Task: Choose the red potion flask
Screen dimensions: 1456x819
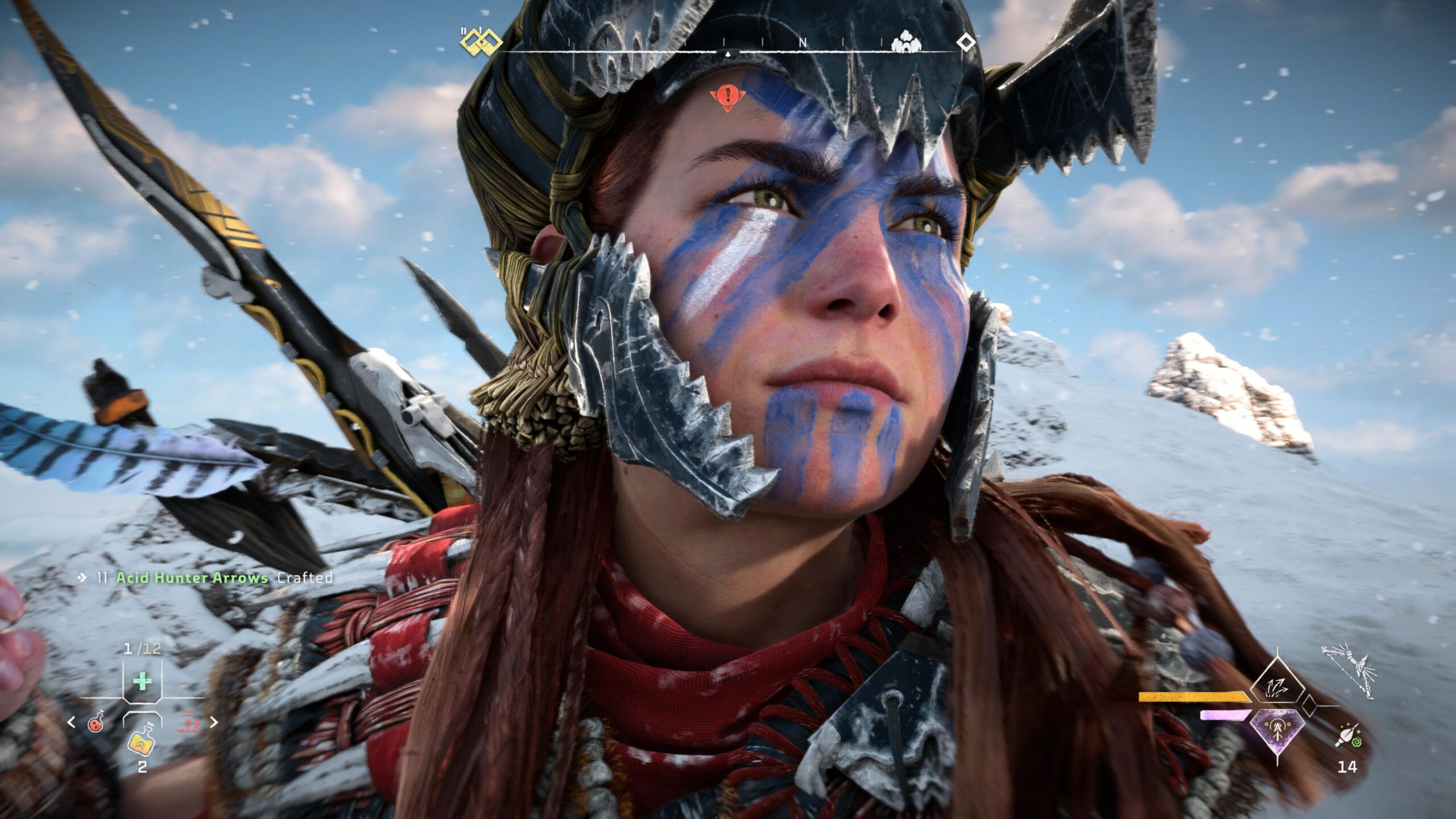Action: [96, 722]
